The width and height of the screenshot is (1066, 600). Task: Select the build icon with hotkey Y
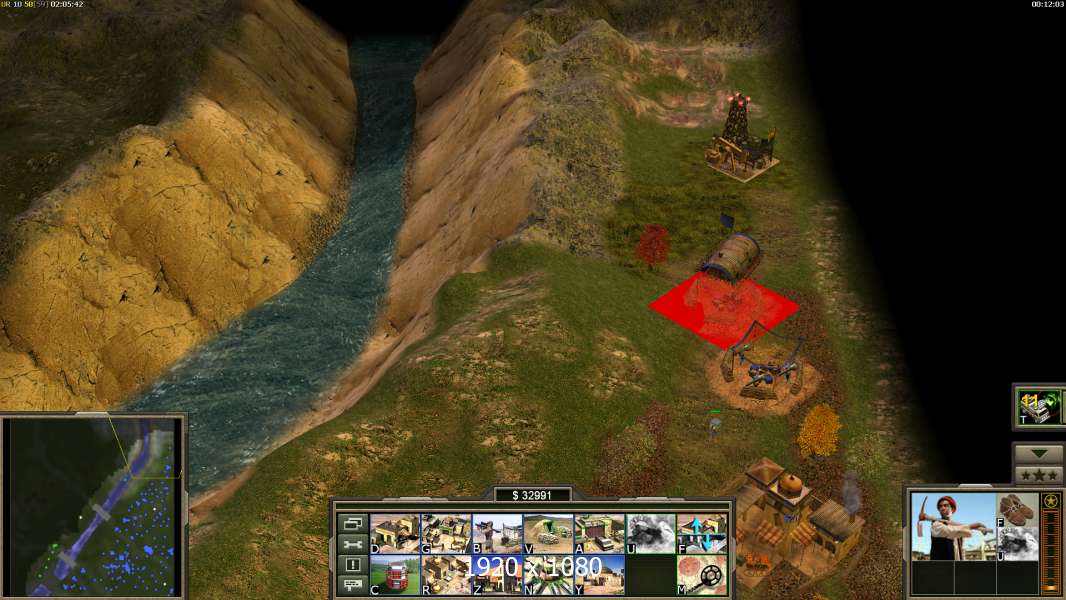pyautogui.click(x=599, y=575)
